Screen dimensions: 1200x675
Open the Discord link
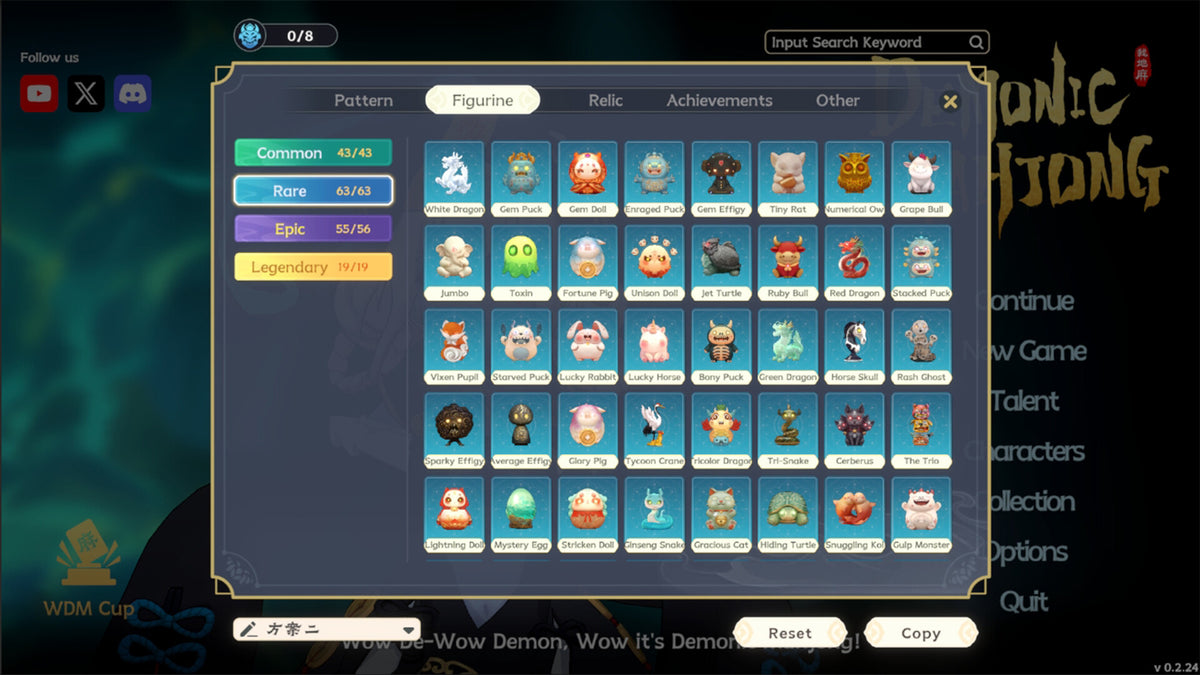pyautogui.click(x=133, y=94)
